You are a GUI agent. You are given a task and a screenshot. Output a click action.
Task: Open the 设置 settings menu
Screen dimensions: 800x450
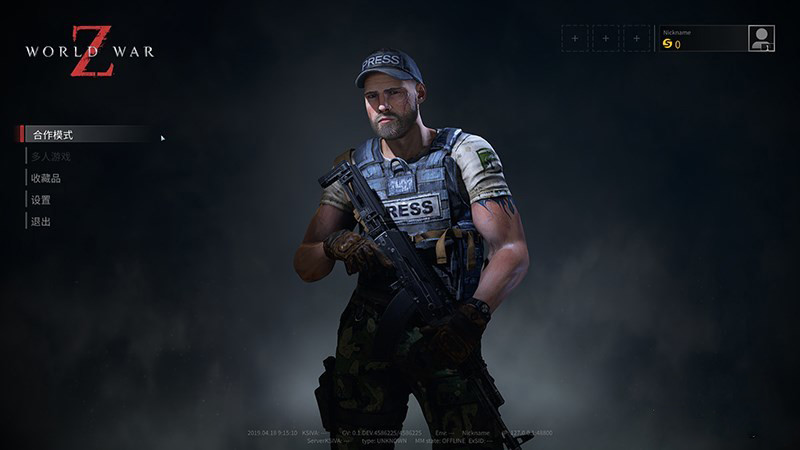[41, 200]
